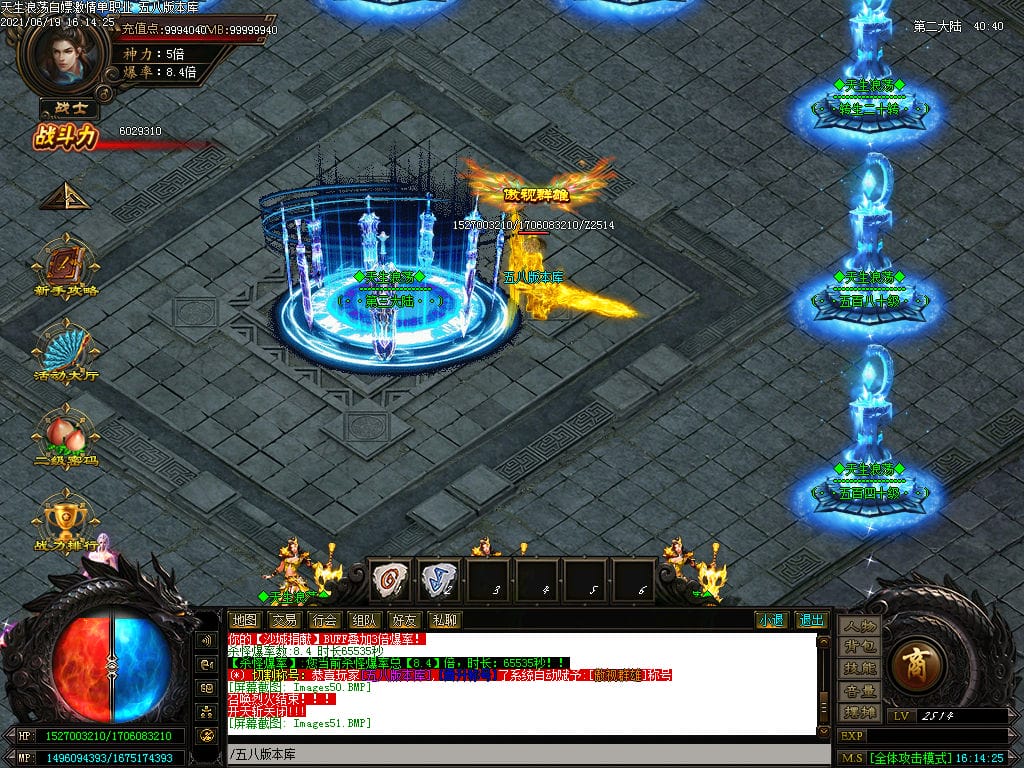
Task: Open the 组队 party button
Action: click(365, 620)
